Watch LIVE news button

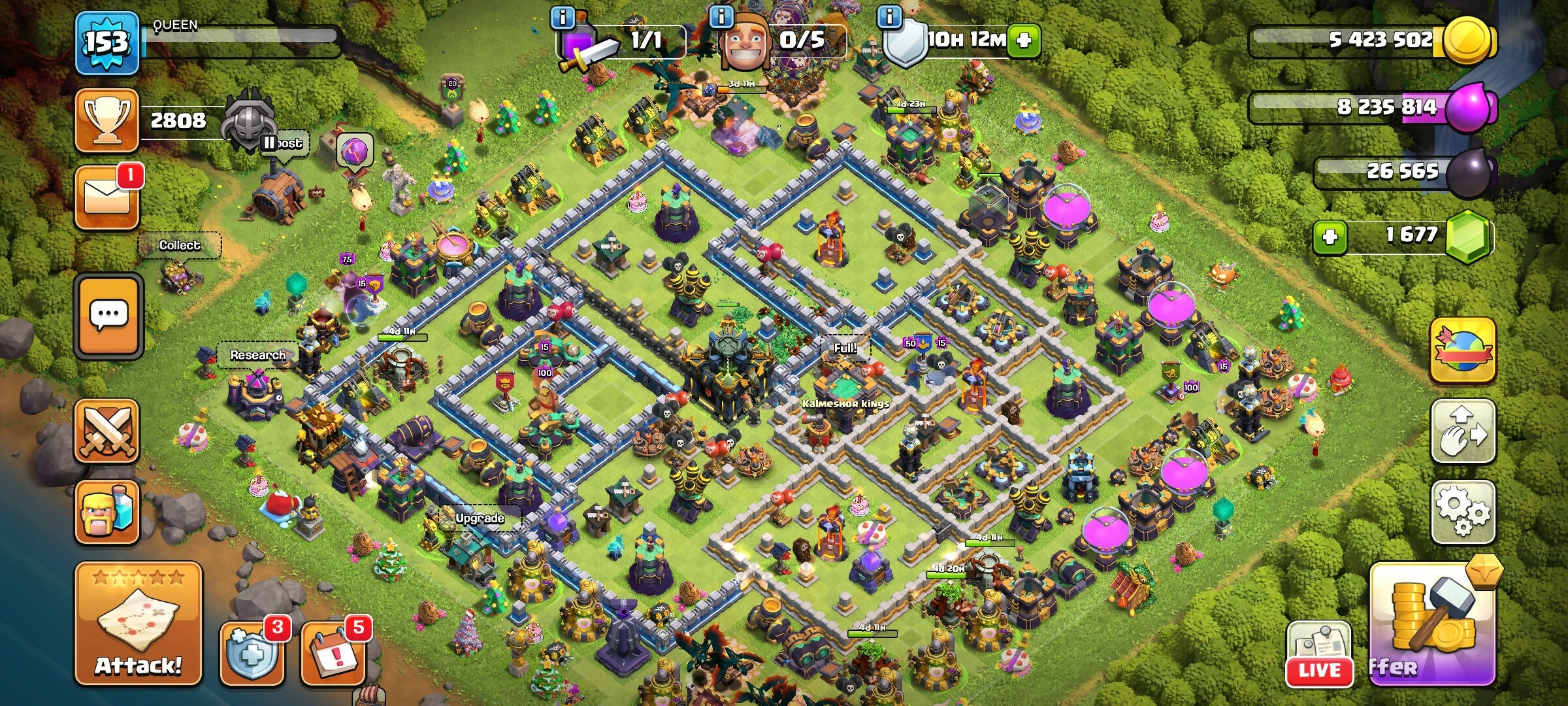click(x=1318, y=654)
